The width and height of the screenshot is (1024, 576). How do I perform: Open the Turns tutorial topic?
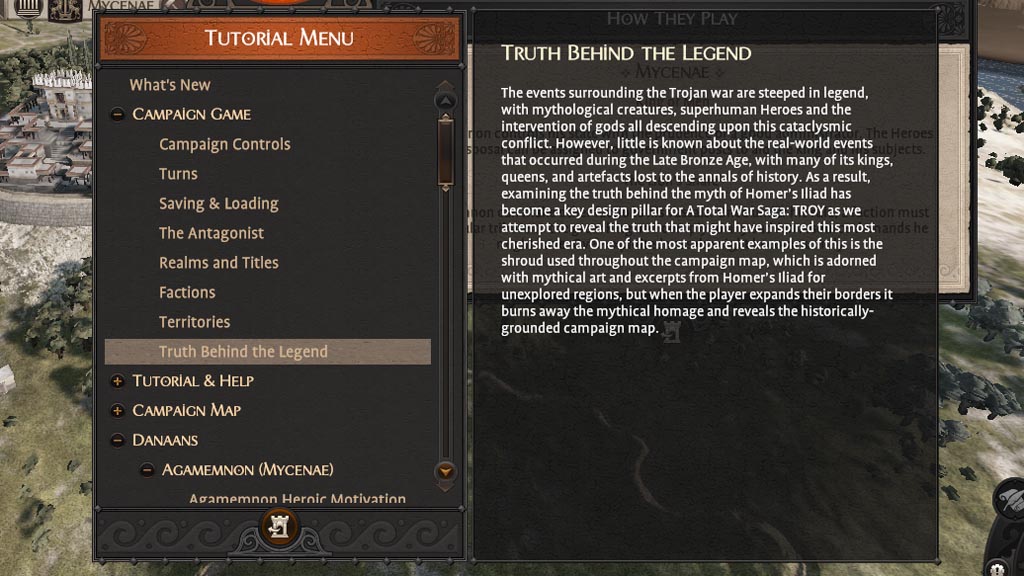pos(178,174)
